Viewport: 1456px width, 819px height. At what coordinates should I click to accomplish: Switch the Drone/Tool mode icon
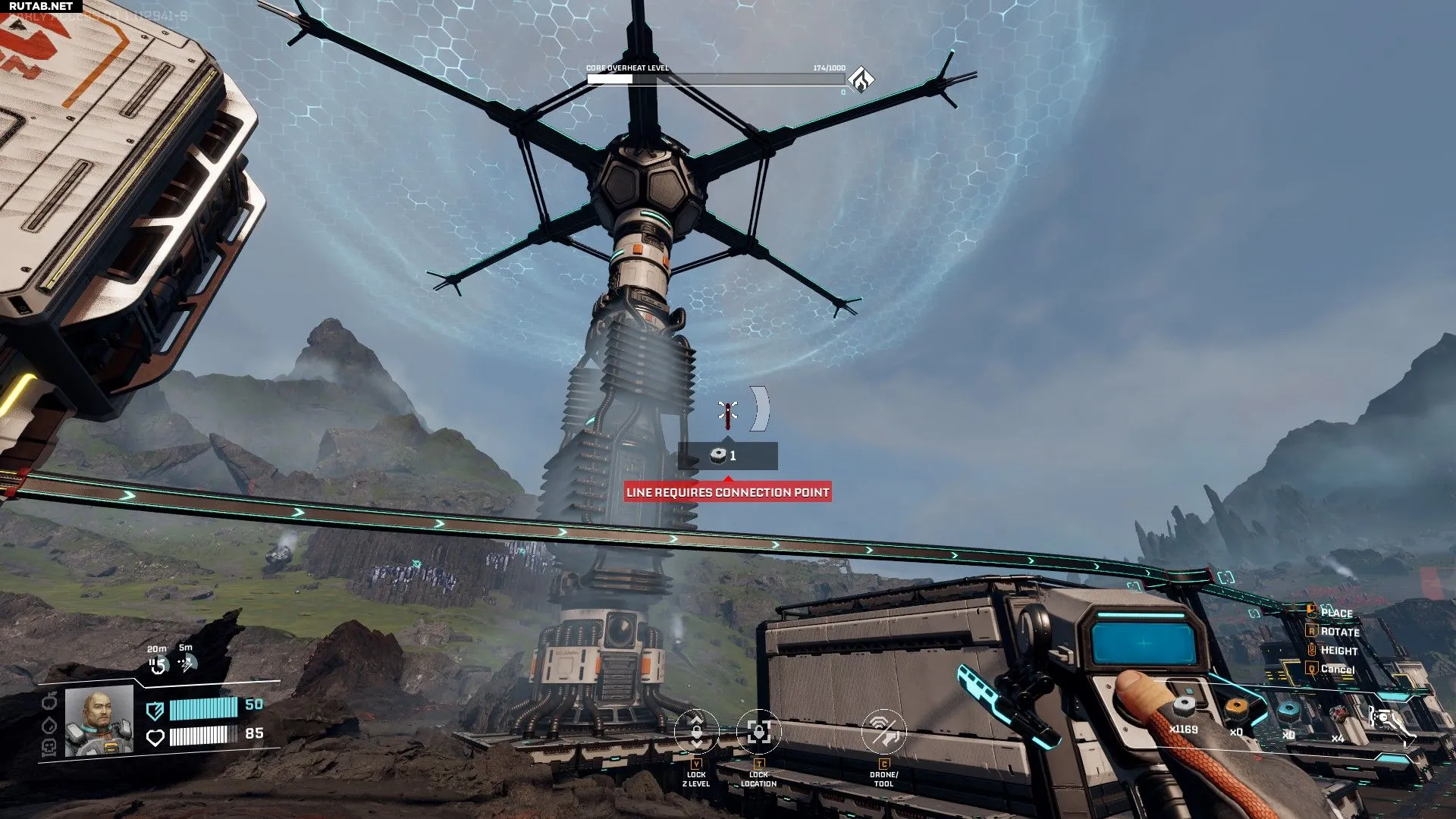[x=883, y=732]
